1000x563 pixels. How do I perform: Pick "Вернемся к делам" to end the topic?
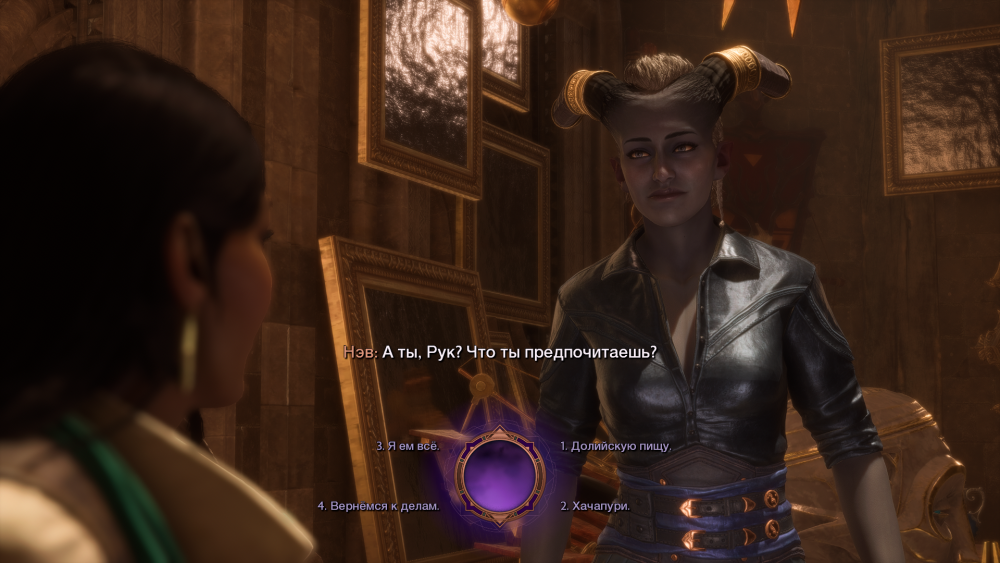pos(378,506)
